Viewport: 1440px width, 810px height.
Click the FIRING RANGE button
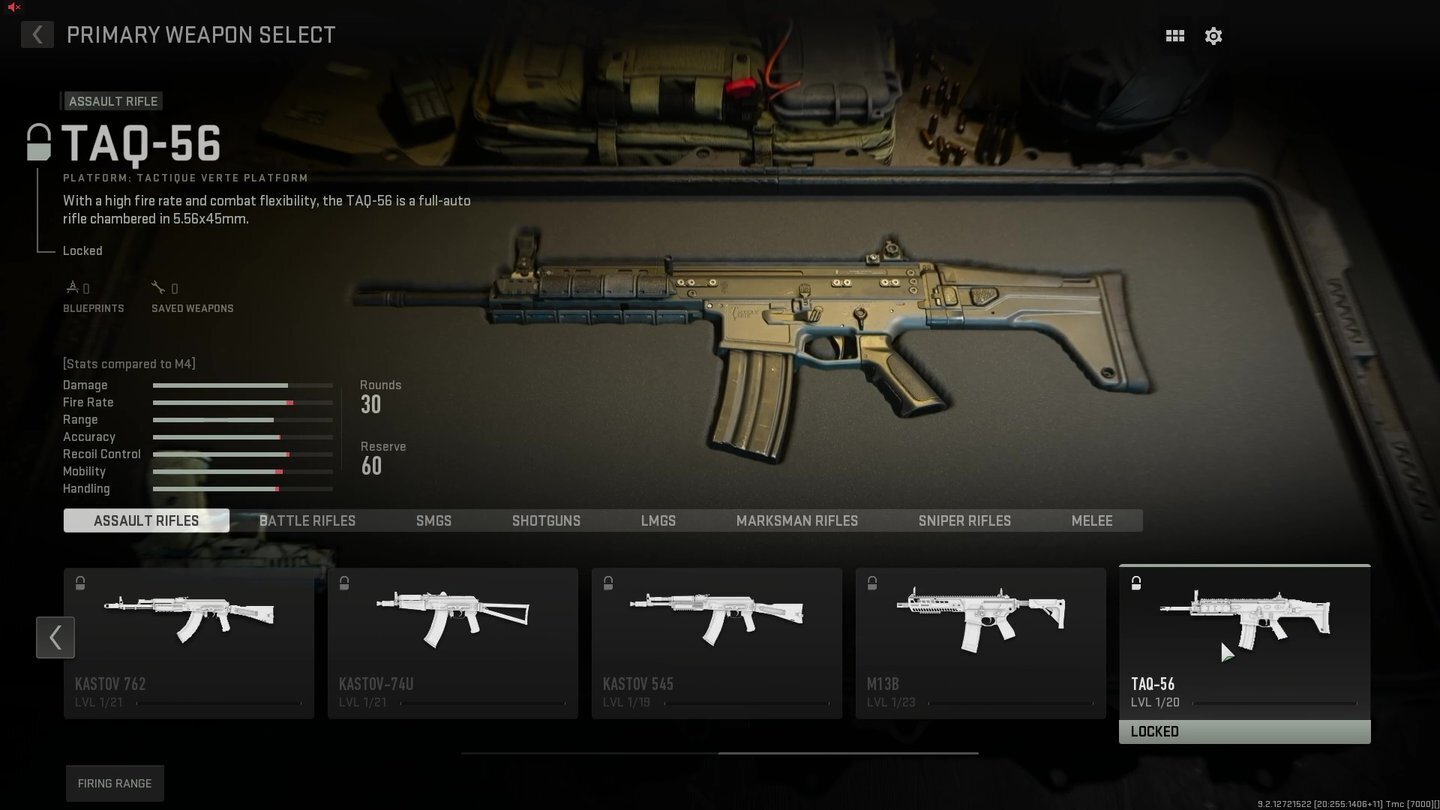114,783
